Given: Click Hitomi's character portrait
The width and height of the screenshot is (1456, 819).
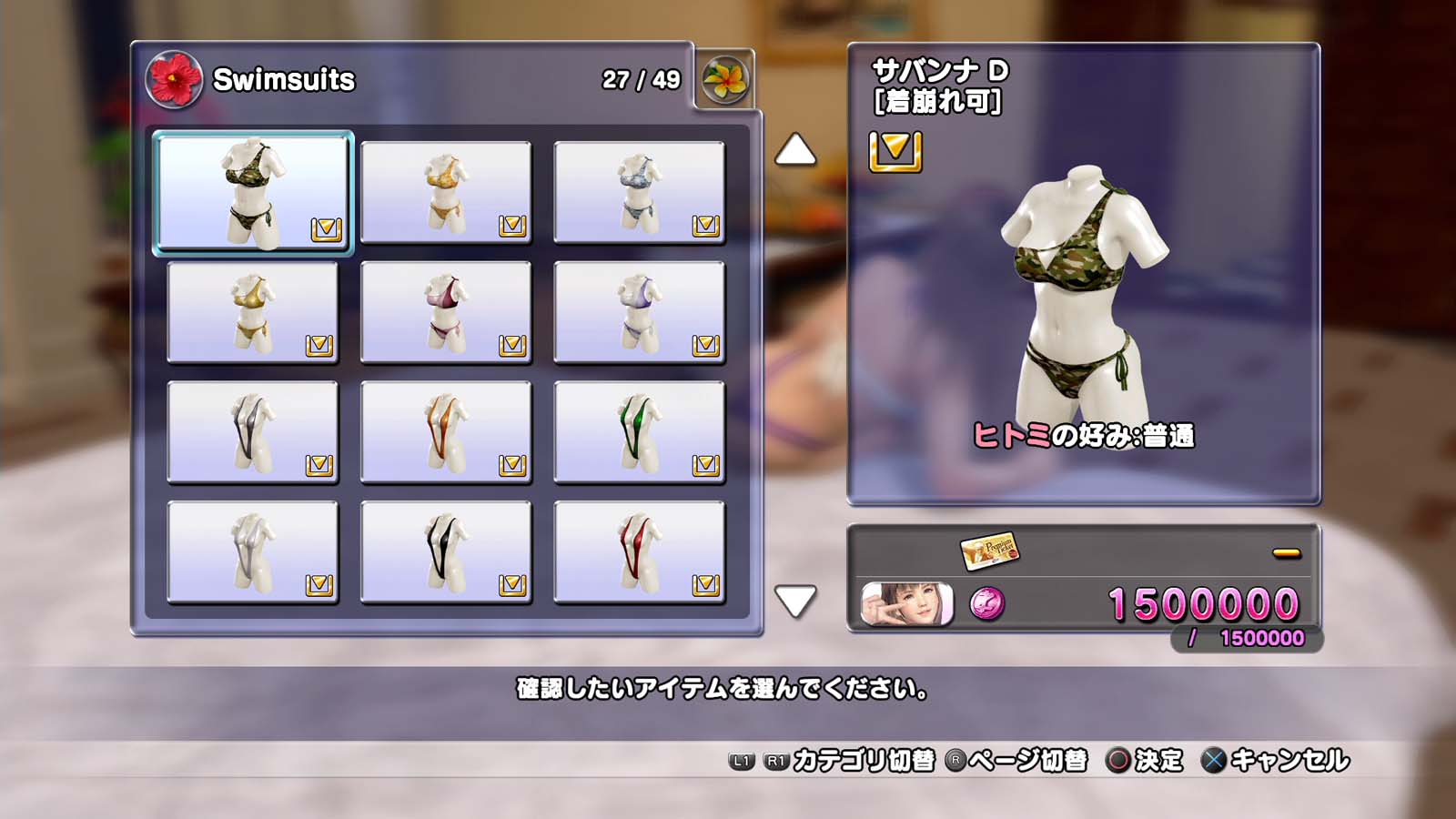Looking at the screenshot, I should coord(906,604).
